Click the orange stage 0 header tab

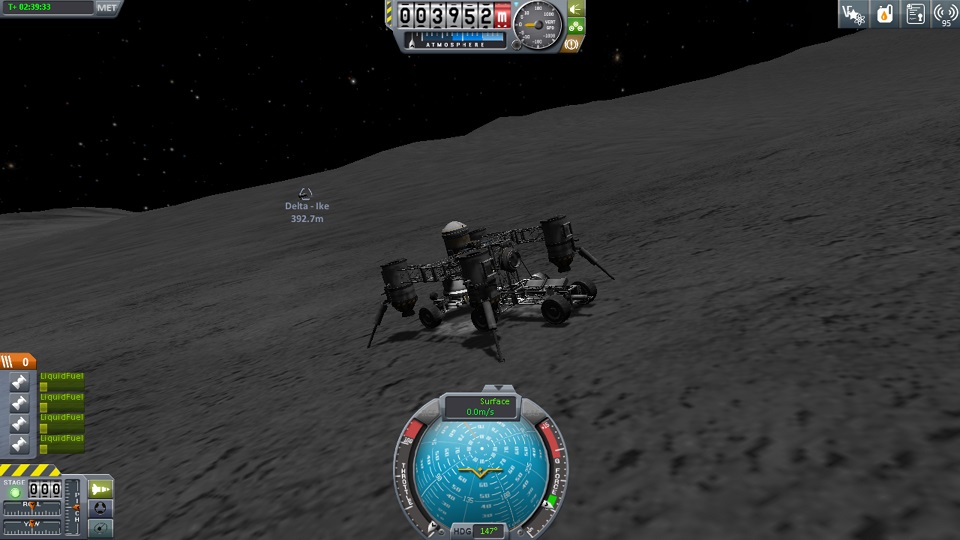point(19,362)
